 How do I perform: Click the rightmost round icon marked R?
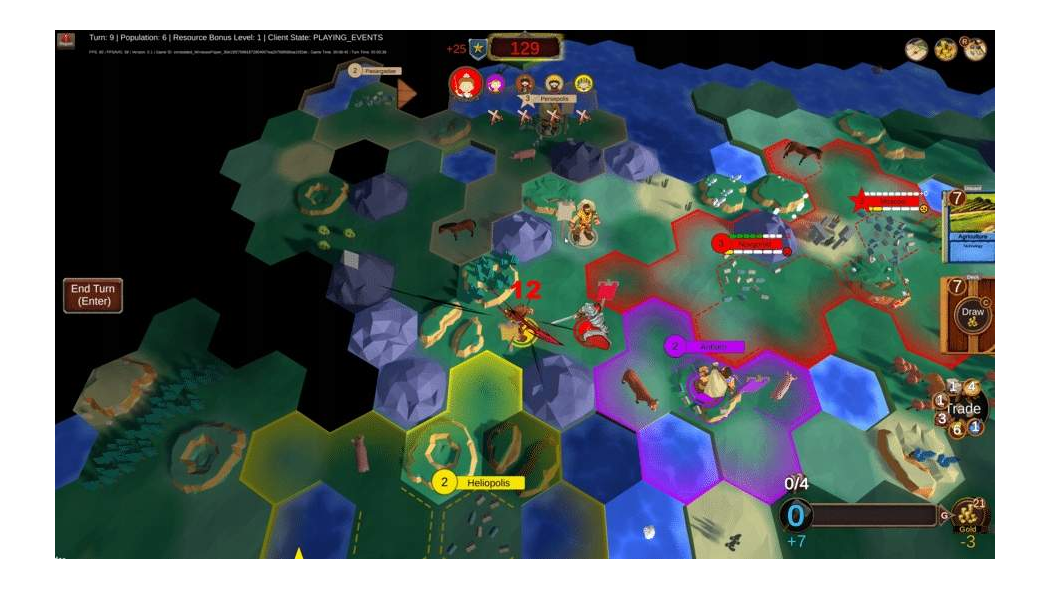click(x=975, y=49)
